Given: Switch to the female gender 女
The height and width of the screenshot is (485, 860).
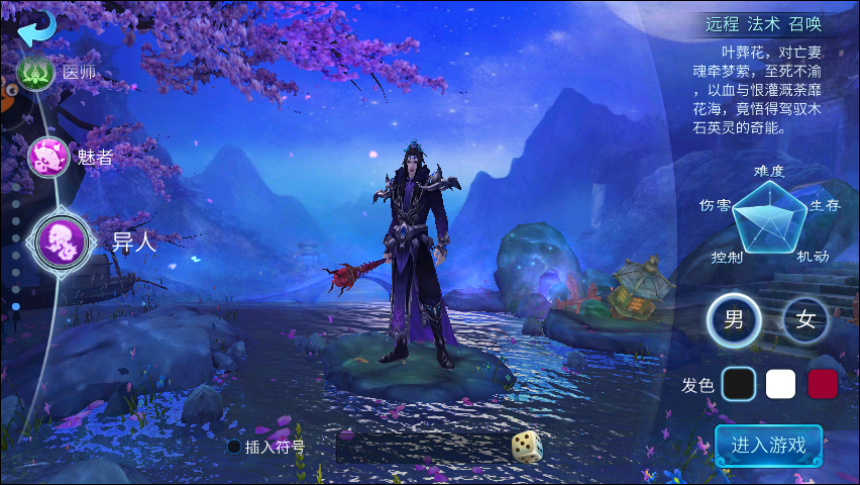Looking at the screenshot, I should tap(806, 320).
